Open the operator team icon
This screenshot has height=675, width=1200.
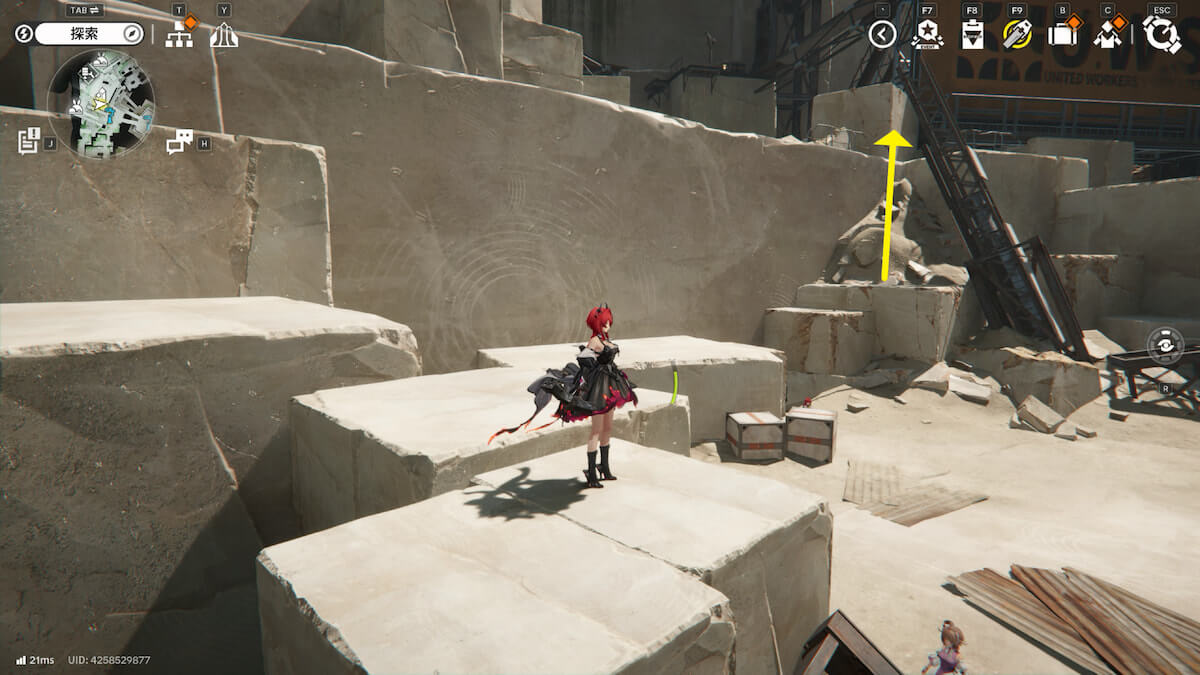coord(1108,35)
